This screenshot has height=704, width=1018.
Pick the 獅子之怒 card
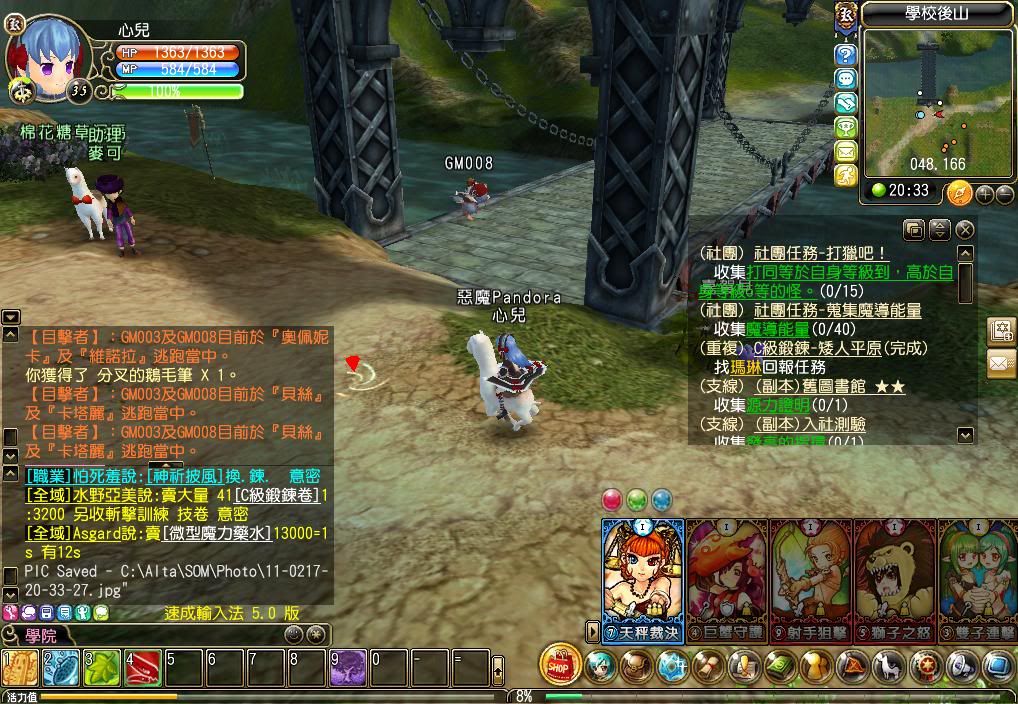894,578
